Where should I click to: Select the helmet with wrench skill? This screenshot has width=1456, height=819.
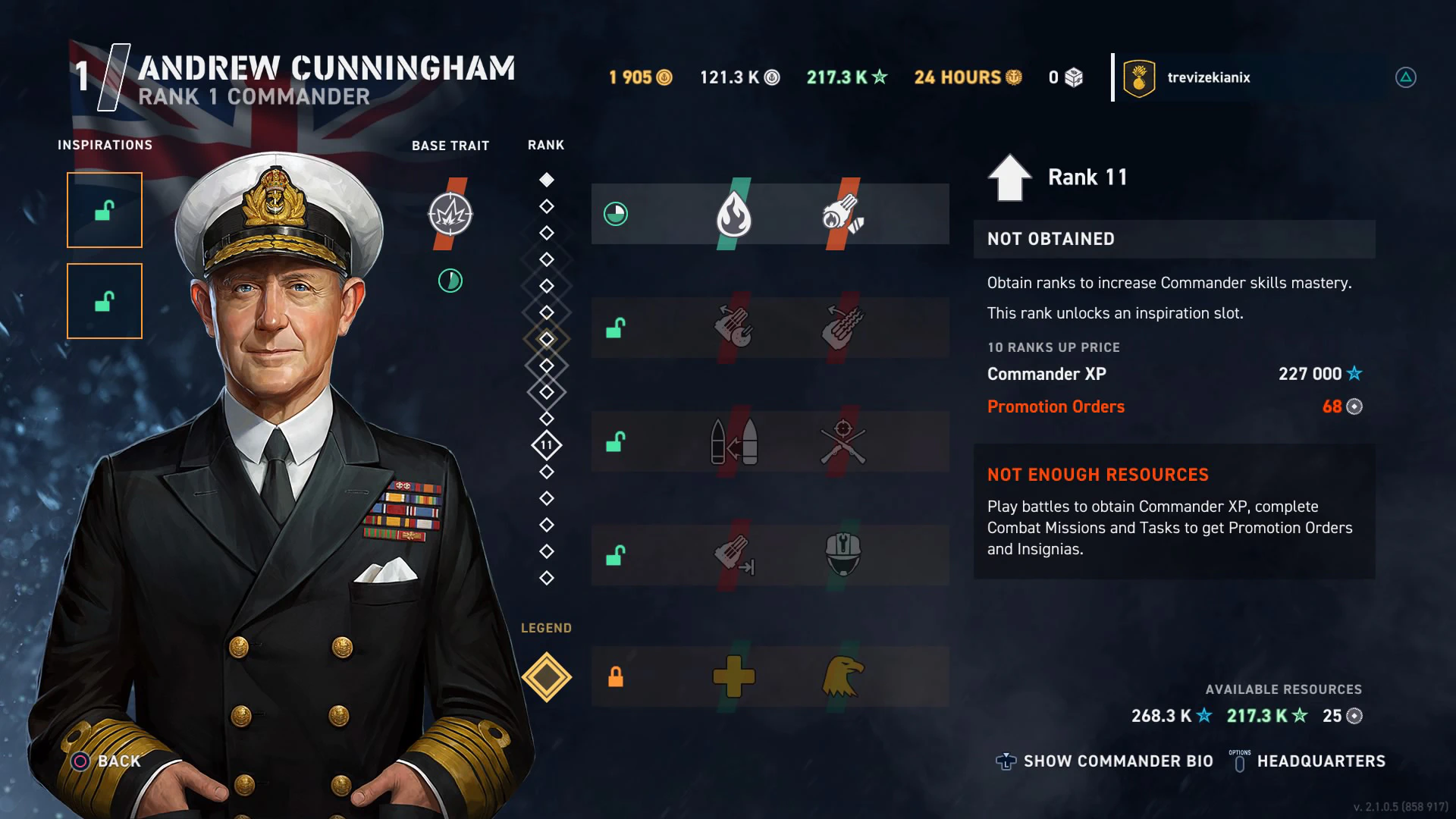(x=843, y=554)
